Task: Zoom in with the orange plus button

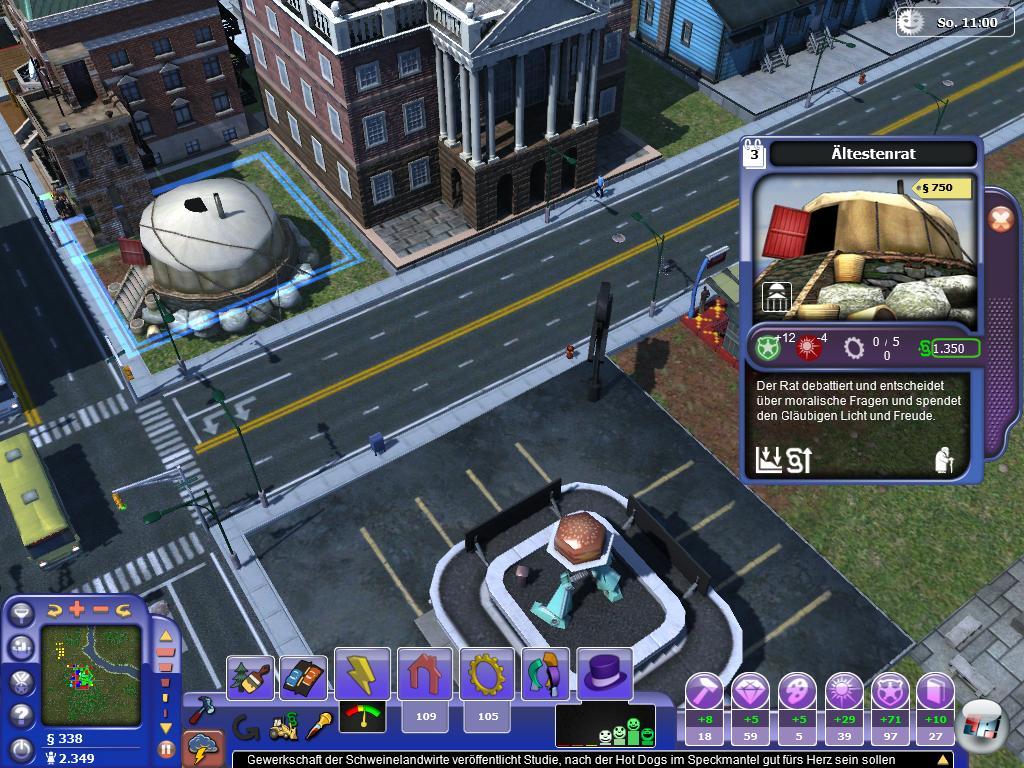Action: pos(78,609)
